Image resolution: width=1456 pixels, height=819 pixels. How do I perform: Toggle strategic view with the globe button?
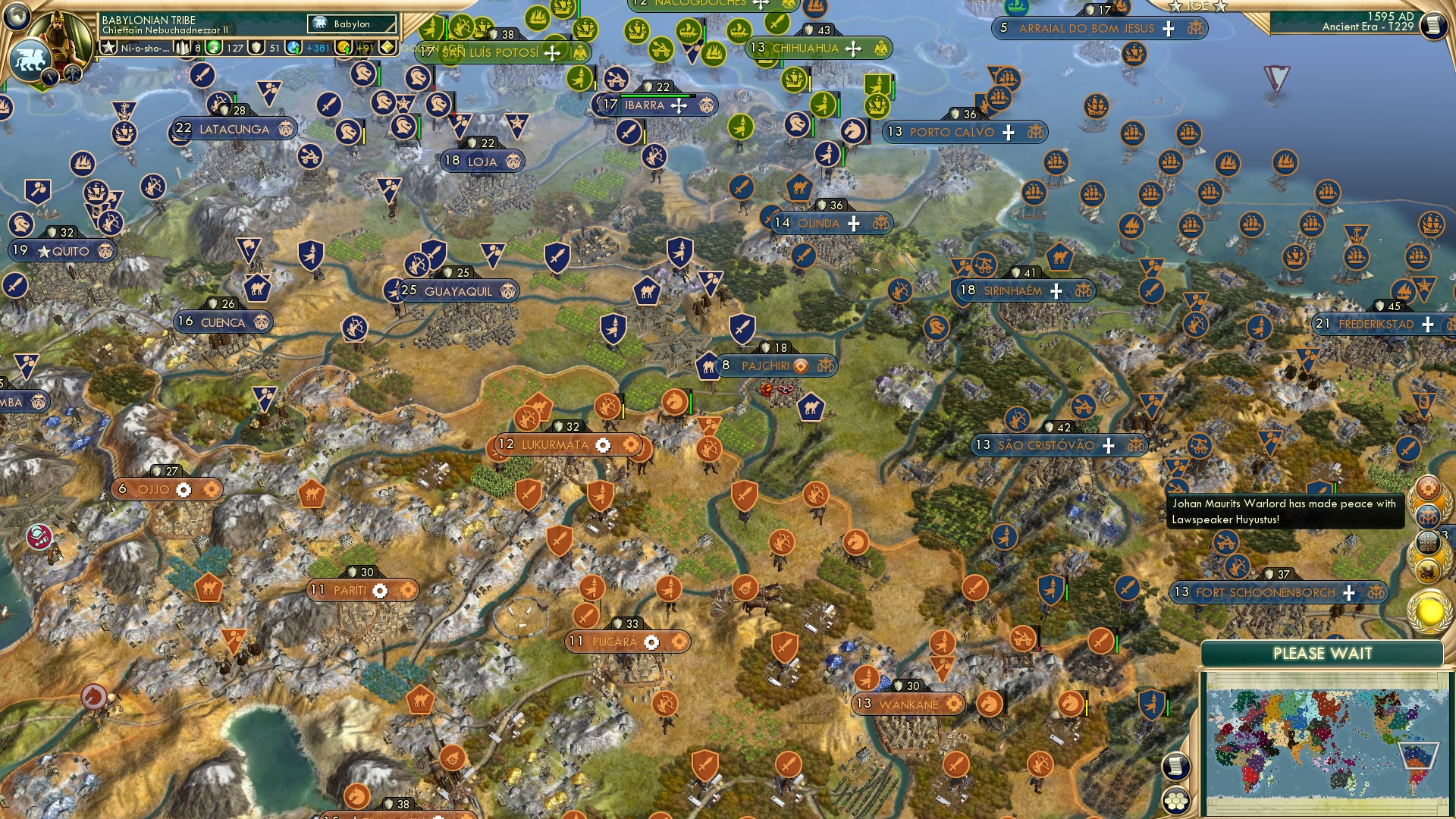[x=15, y=17]
